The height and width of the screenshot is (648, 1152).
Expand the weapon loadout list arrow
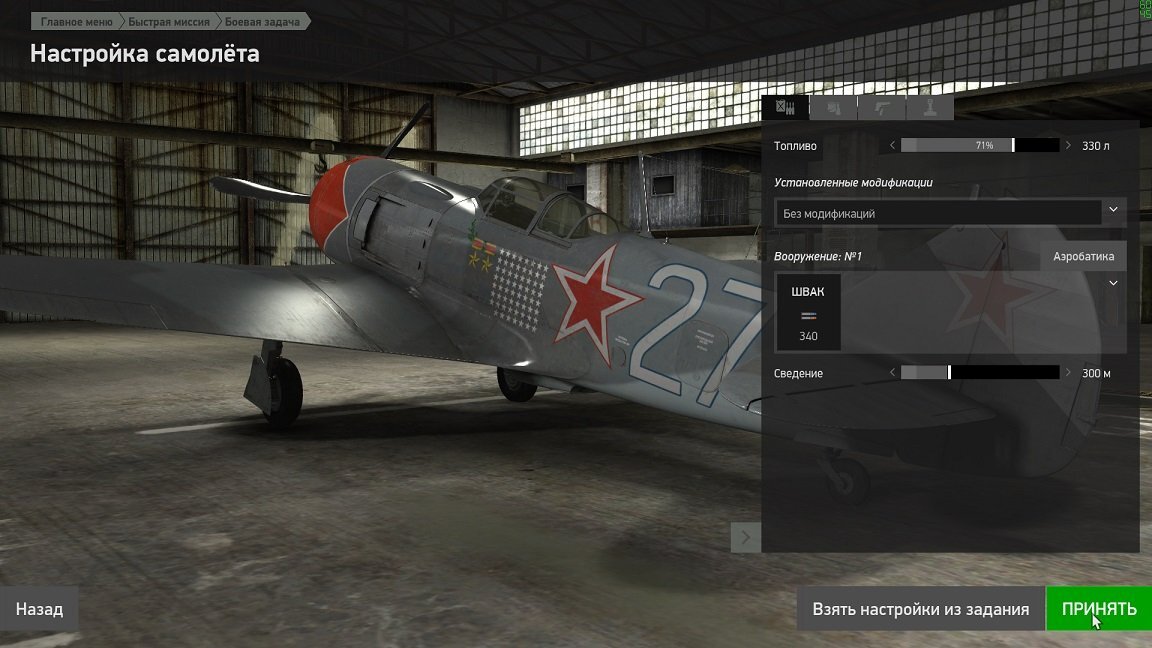(x=1113, y=284)
